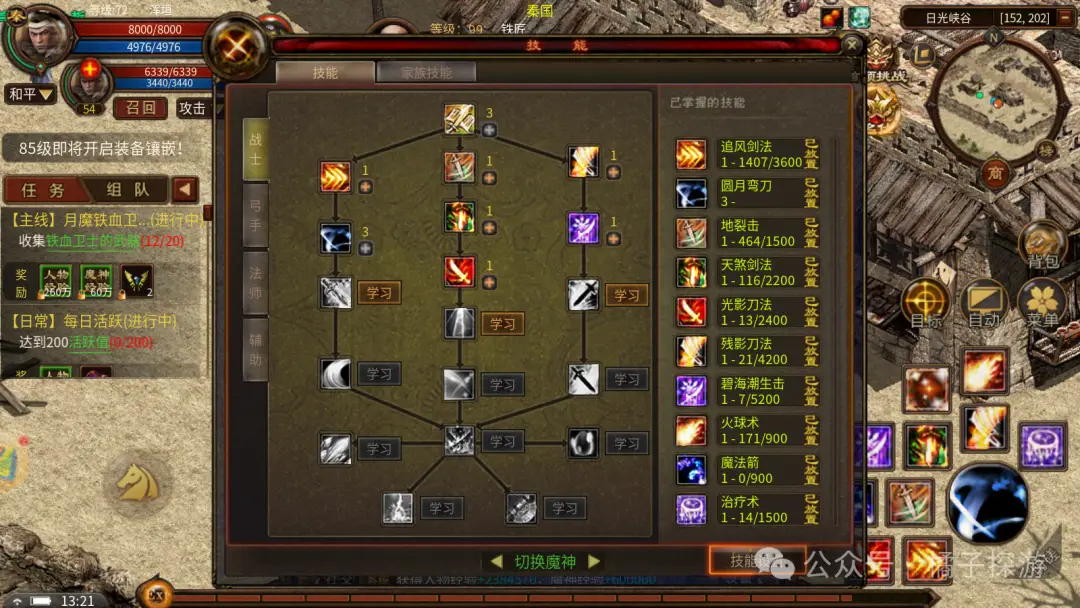Open the 背包 bag
Image resolution: width=1080 pixels, height=608 pixels.
pos(1043,245)
